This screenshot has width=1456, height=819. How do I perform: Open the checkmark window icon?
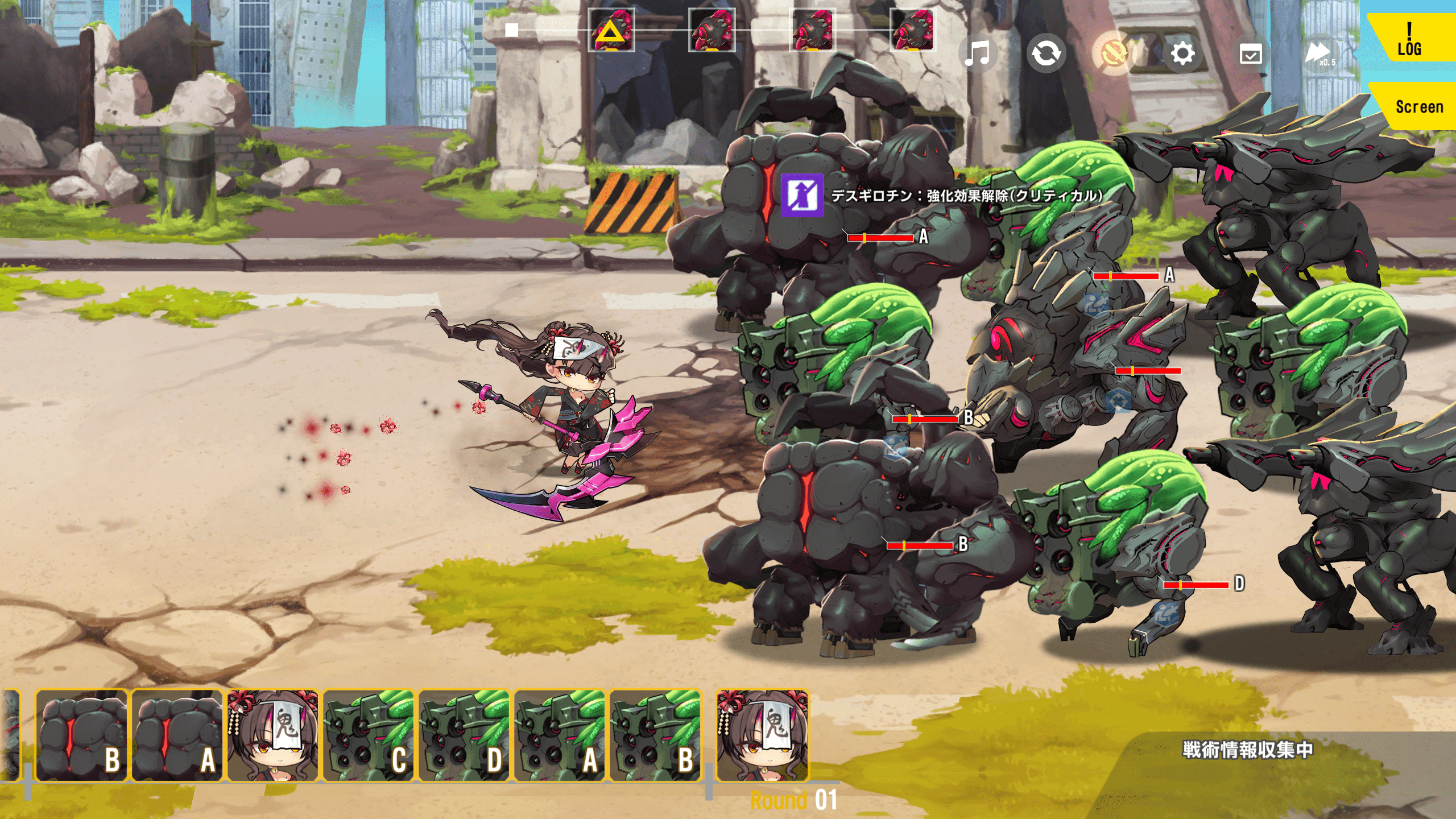coord(1251,55)
